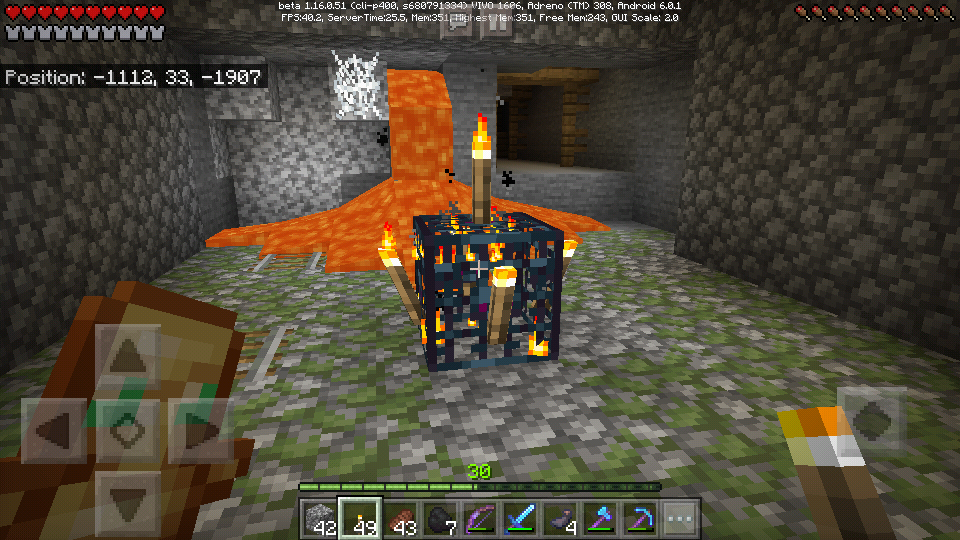Tap the sneak diamond button
The width and height of the screenshot is (960, 540).
(x=127, y=431)
